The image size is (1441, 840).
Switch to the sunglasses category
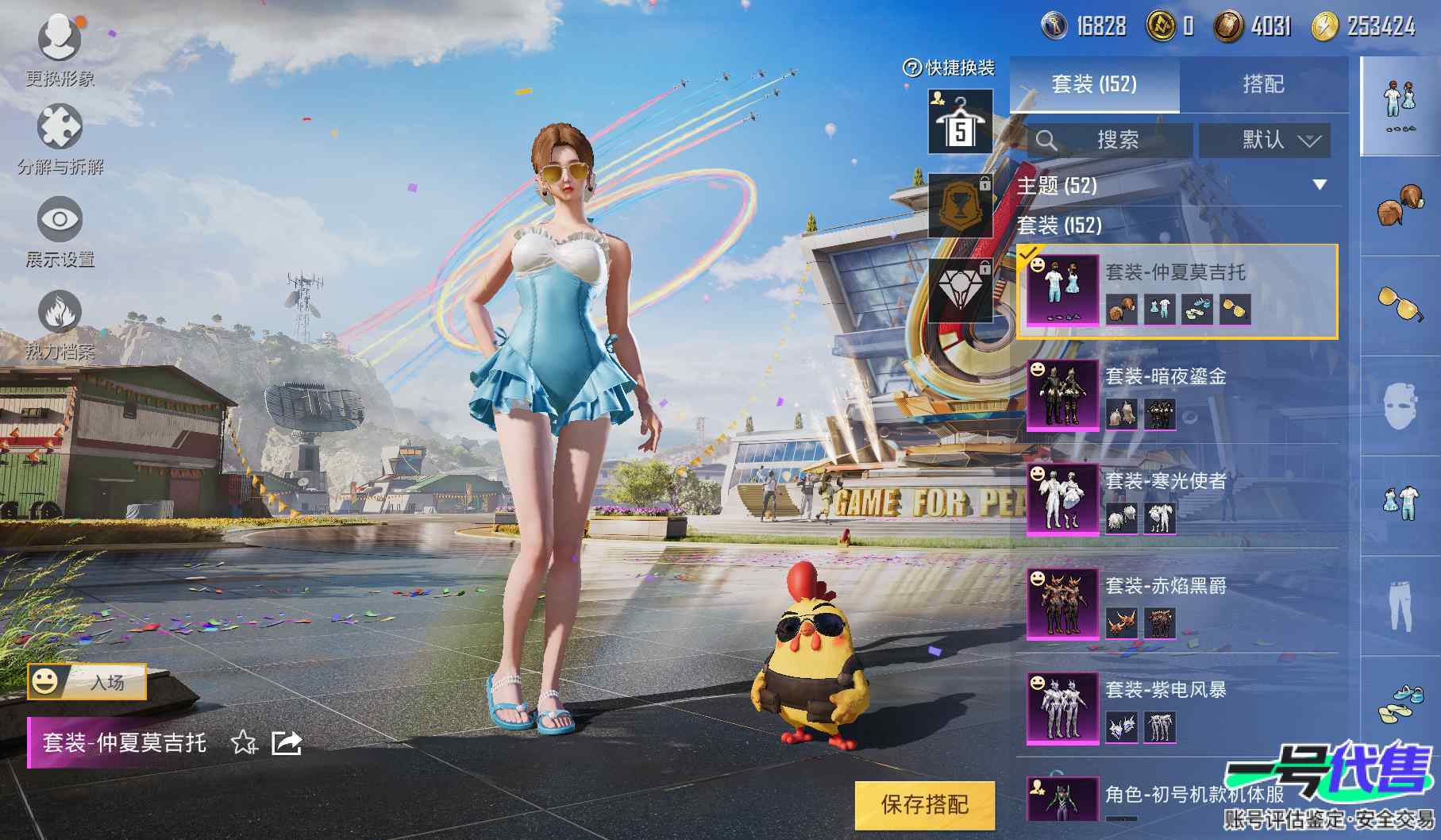1400,304
